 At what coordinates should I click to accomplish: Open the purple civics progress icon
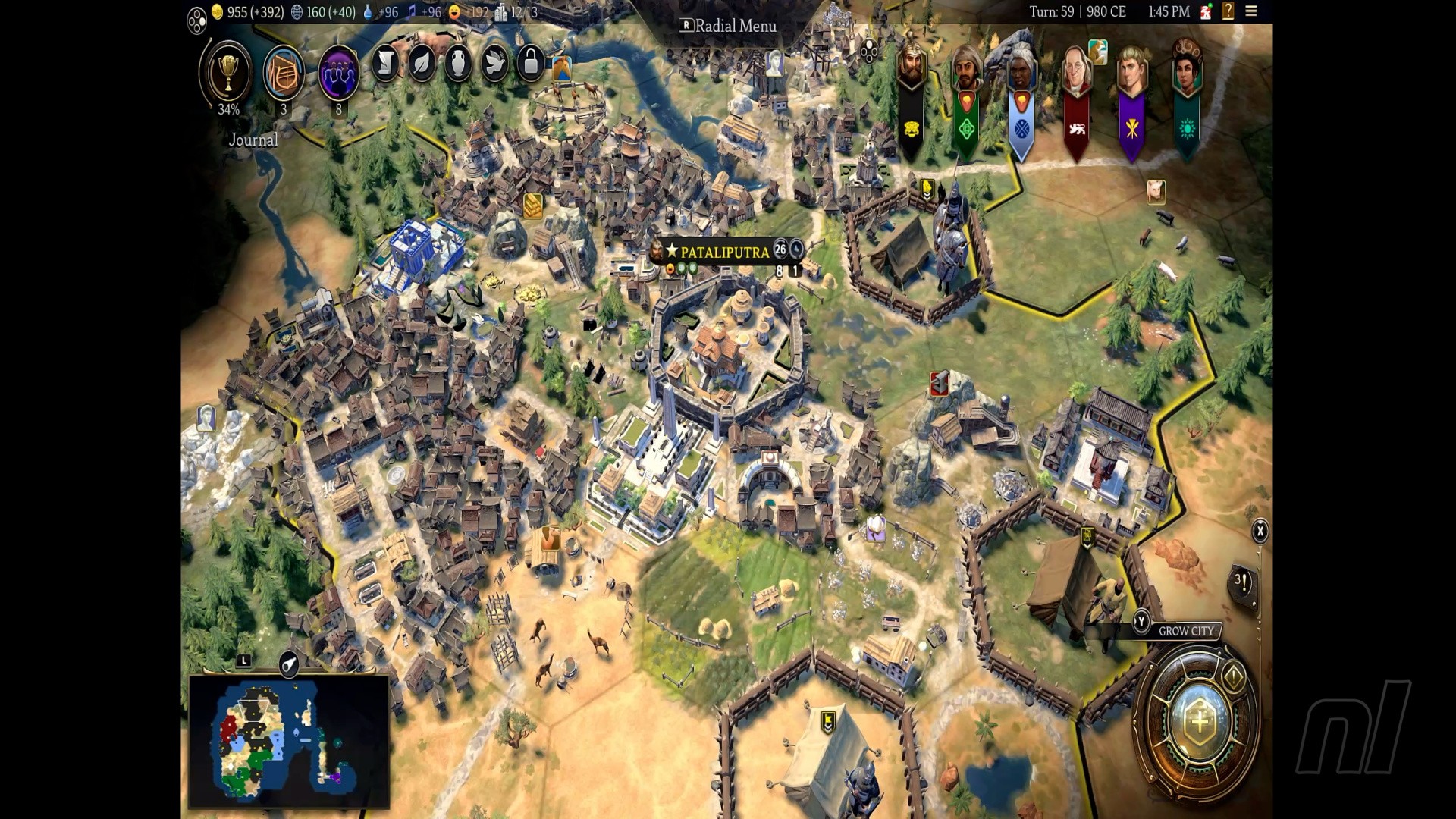[x=338, y=74]
